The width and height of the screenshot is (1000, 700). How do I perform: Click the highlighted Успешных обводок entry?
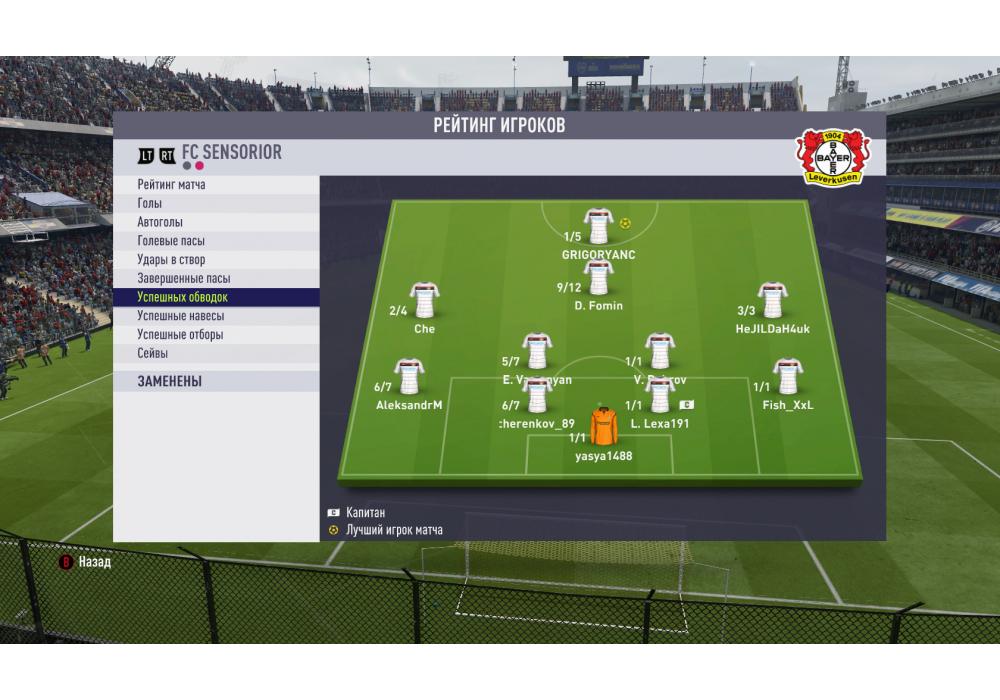point(216,297)
